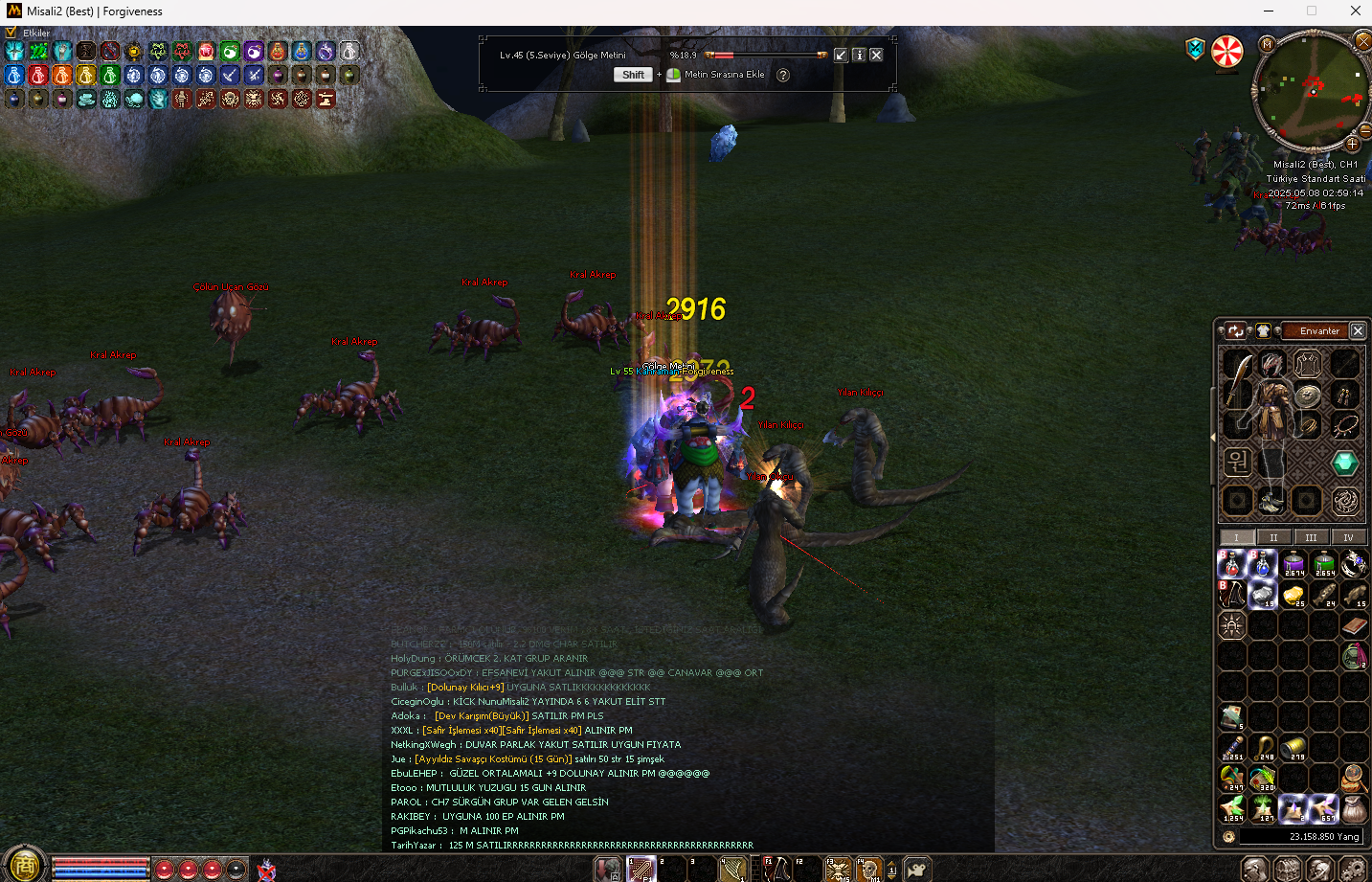Zoom in the minimap with plus button
Image resolution: width=1372 pixels, height=882 pixels.
pyautogui.click(x=1352, y=144)
